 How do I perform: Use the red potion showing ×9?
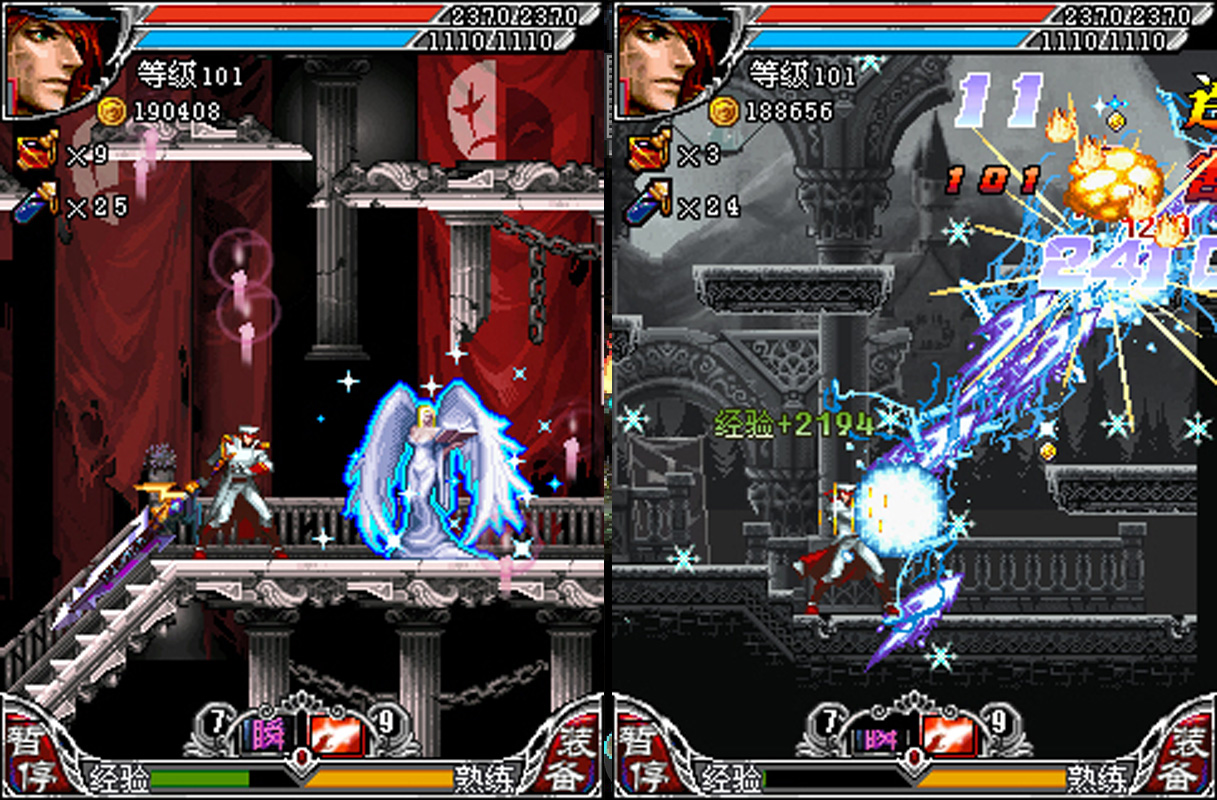pos(36,153)
